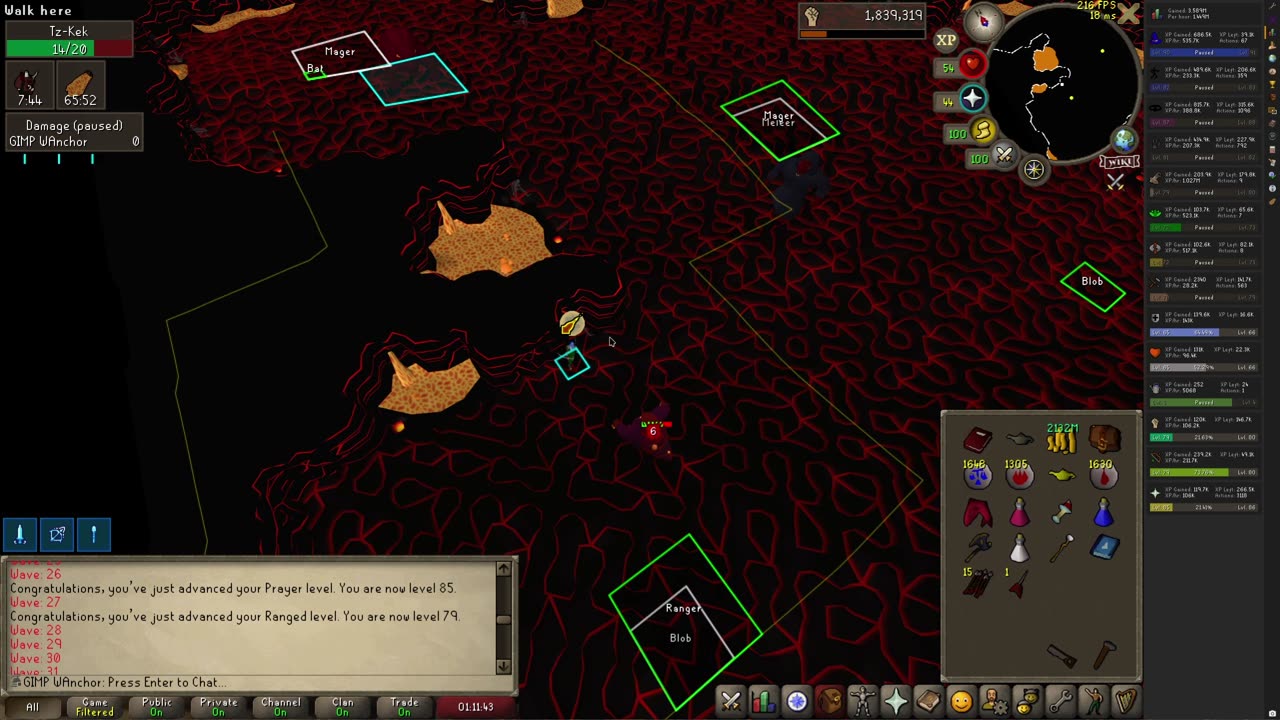
Task: Open the Worn Equipment tab
Action: tap(862, 701)
